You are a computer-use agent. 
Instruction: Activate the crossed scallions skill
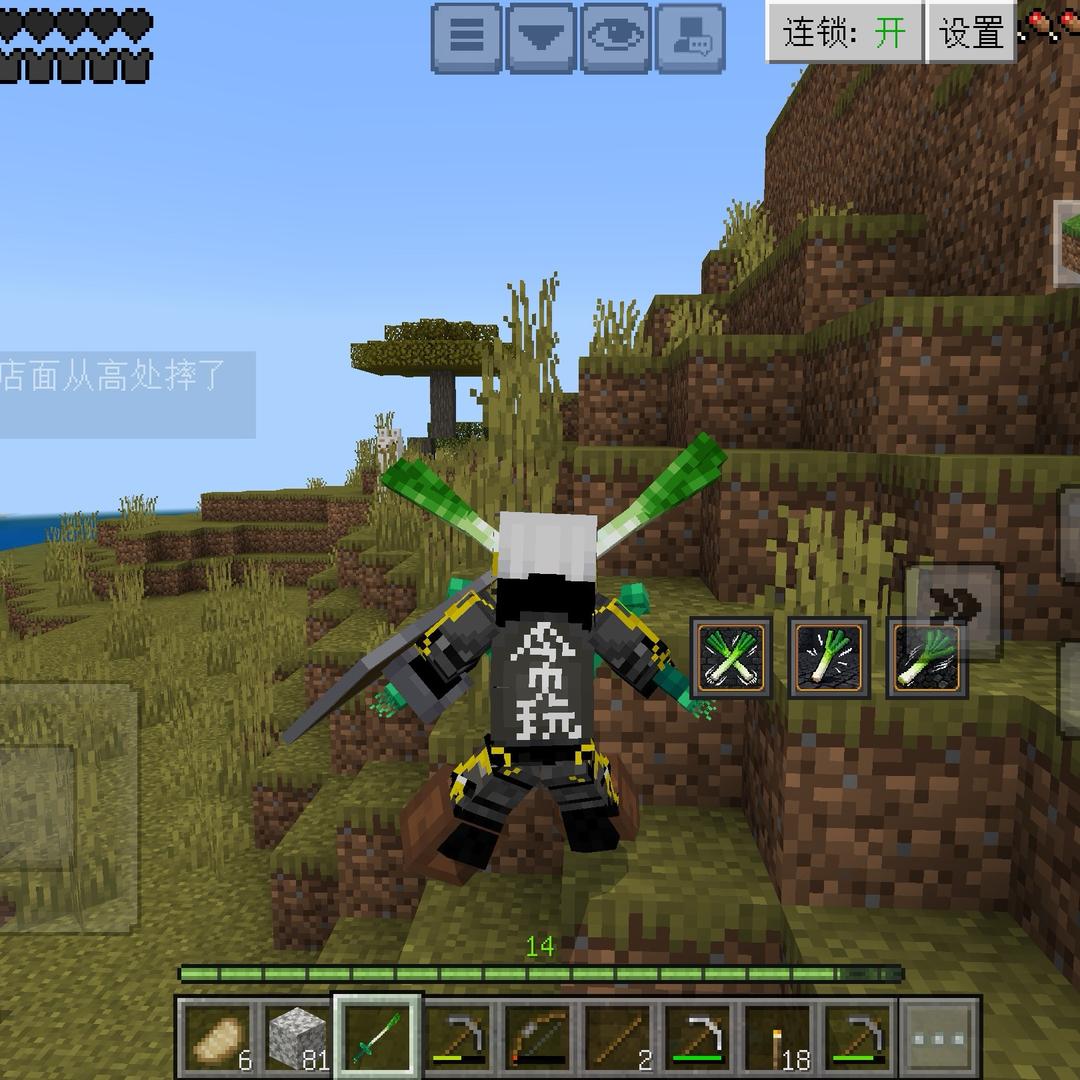coord(731,657)
